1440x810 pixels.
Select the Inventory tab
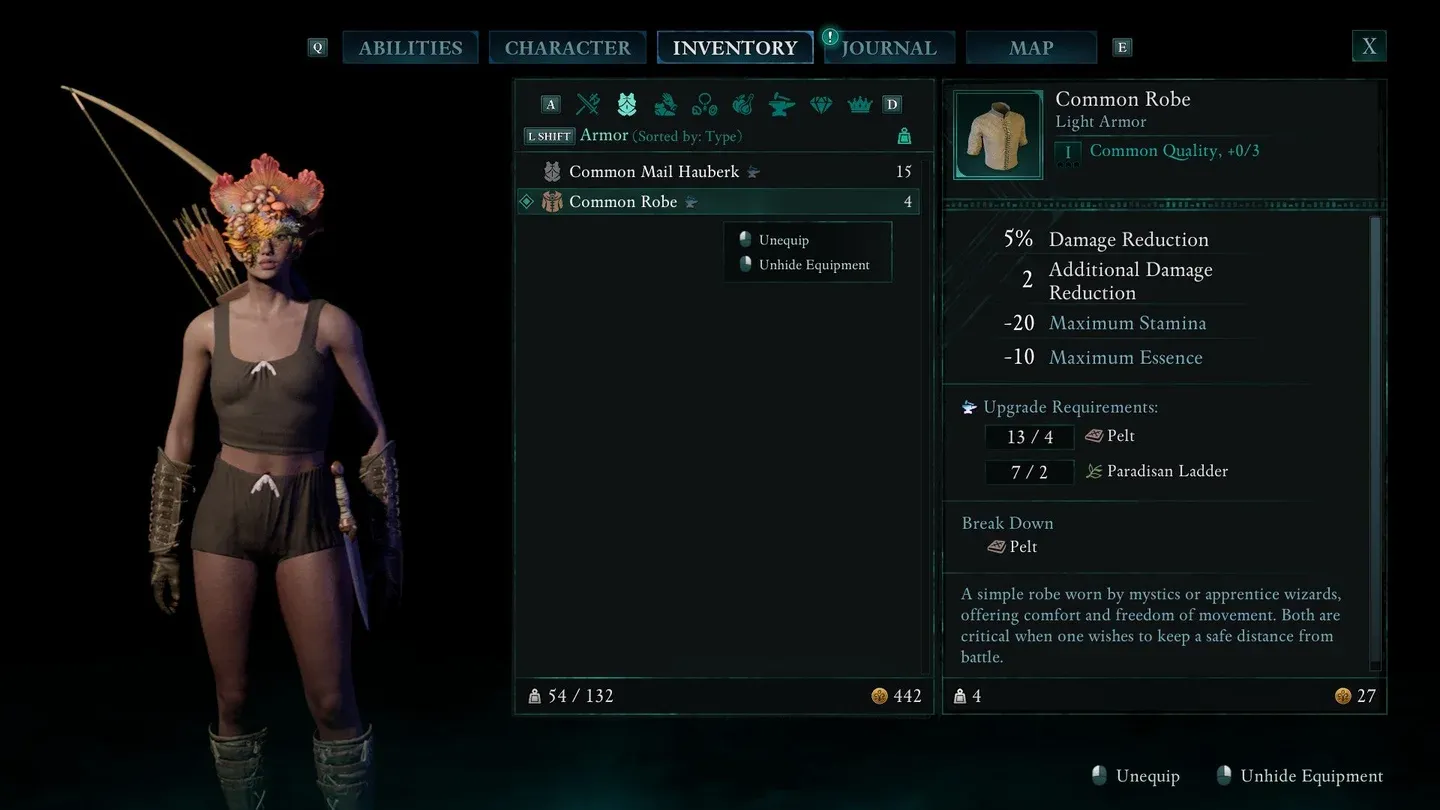pyautogui.click(x=735, y=48)
